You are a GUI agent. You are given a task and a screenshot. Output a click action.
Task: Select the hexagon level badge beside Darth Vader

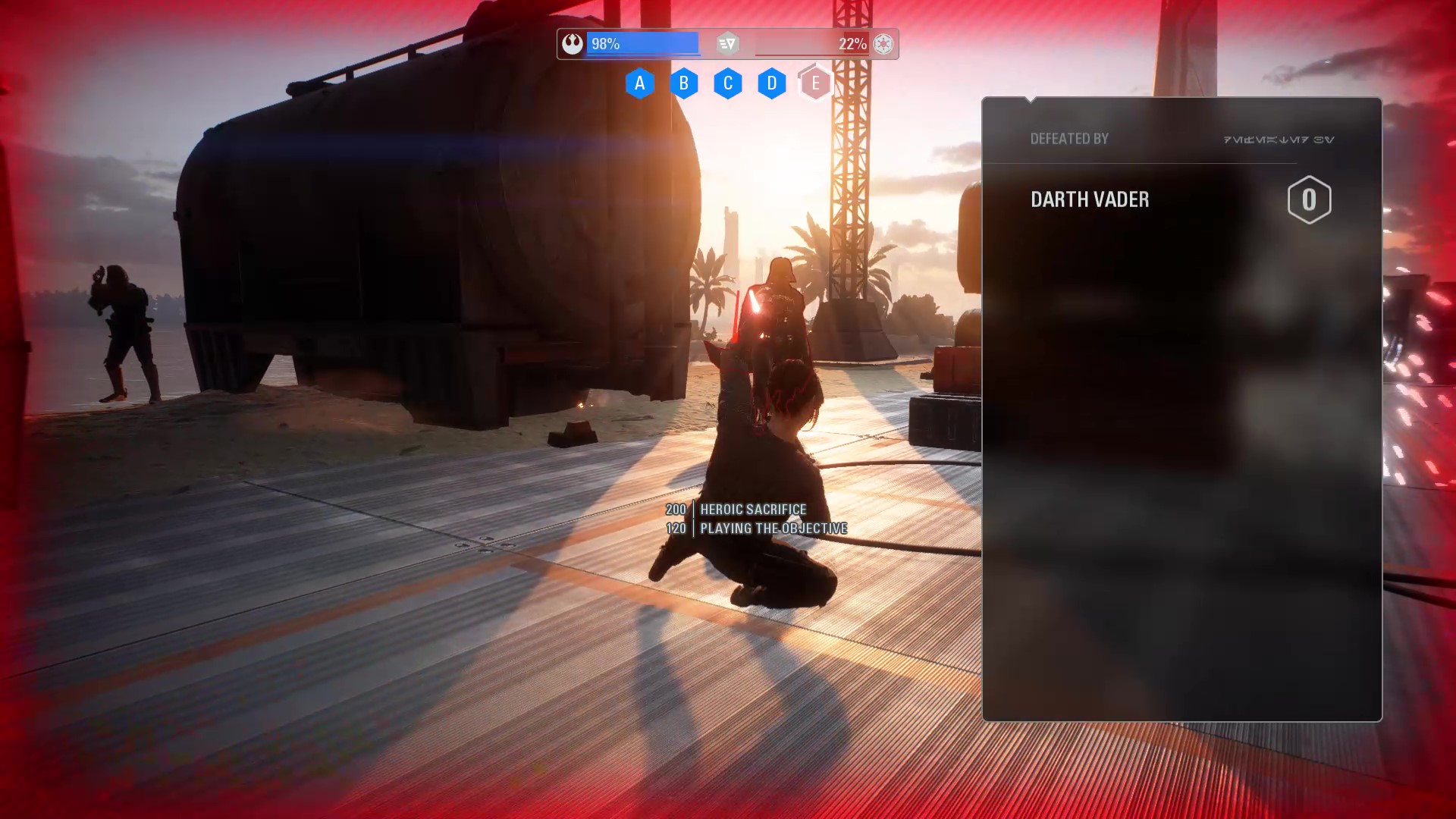pos(1309,200)
